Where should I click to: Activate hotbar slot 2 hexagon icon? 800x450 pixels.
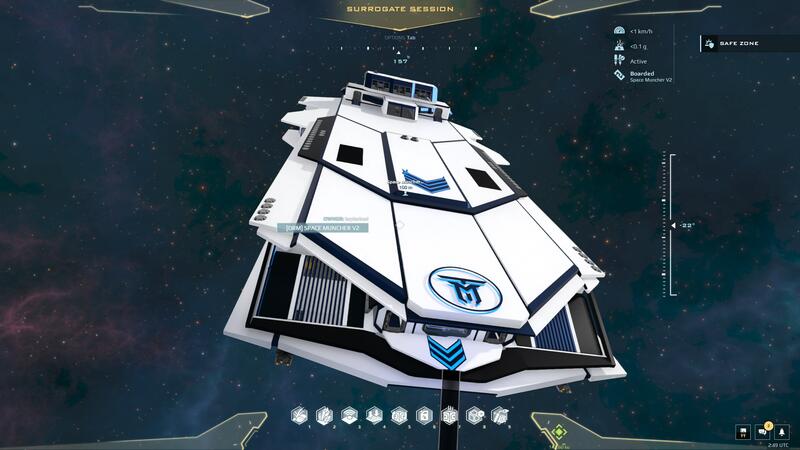point(324,414)
